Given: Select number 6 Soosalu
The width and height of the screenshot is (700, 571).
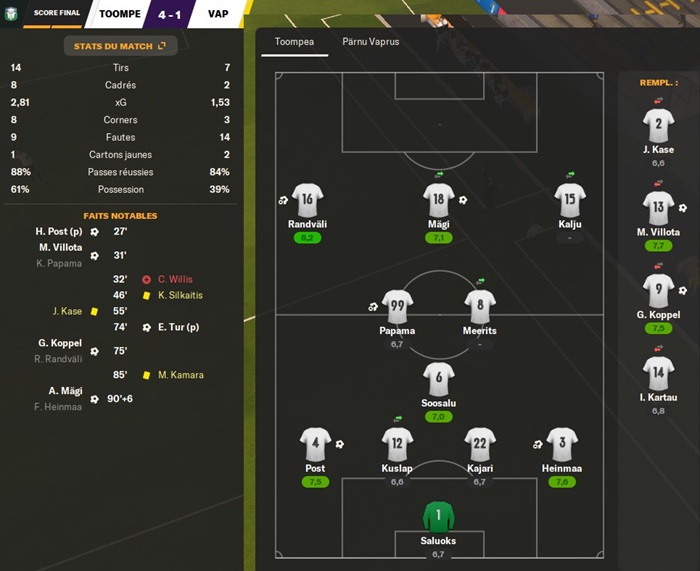Looking at the screenshot, I should point(438,379).
